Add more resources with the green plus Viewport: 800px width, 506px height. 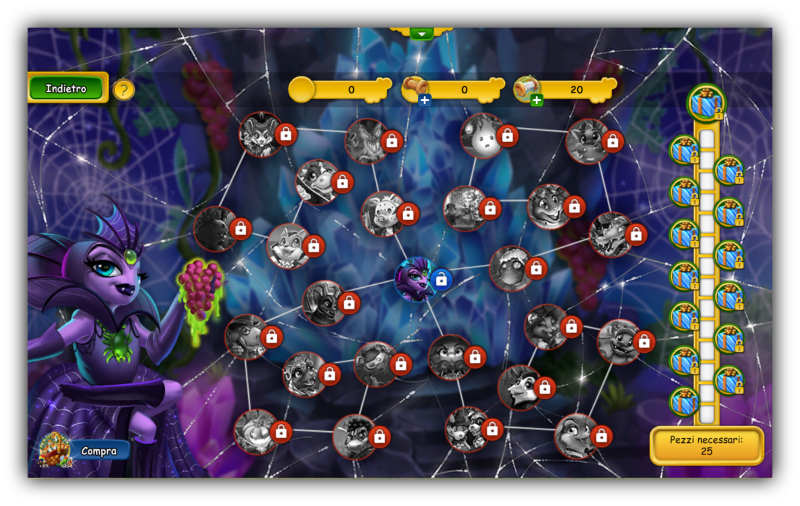click(536, 99)
